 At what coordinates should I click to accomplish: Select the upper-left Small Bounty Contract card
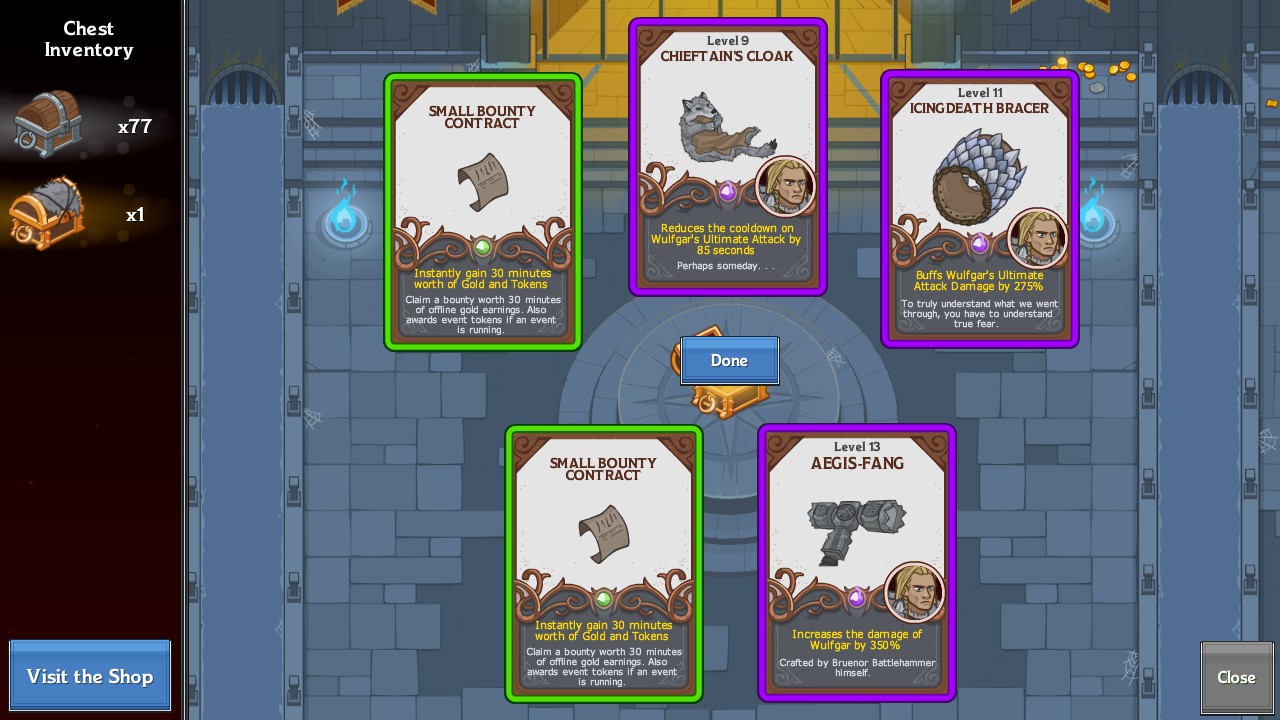(483, 210)
